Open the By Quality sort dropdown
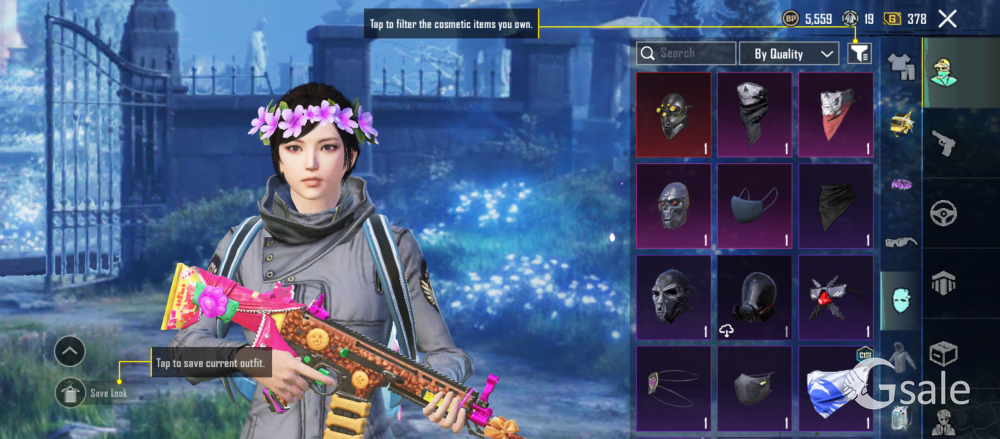 tap(795, 53)
